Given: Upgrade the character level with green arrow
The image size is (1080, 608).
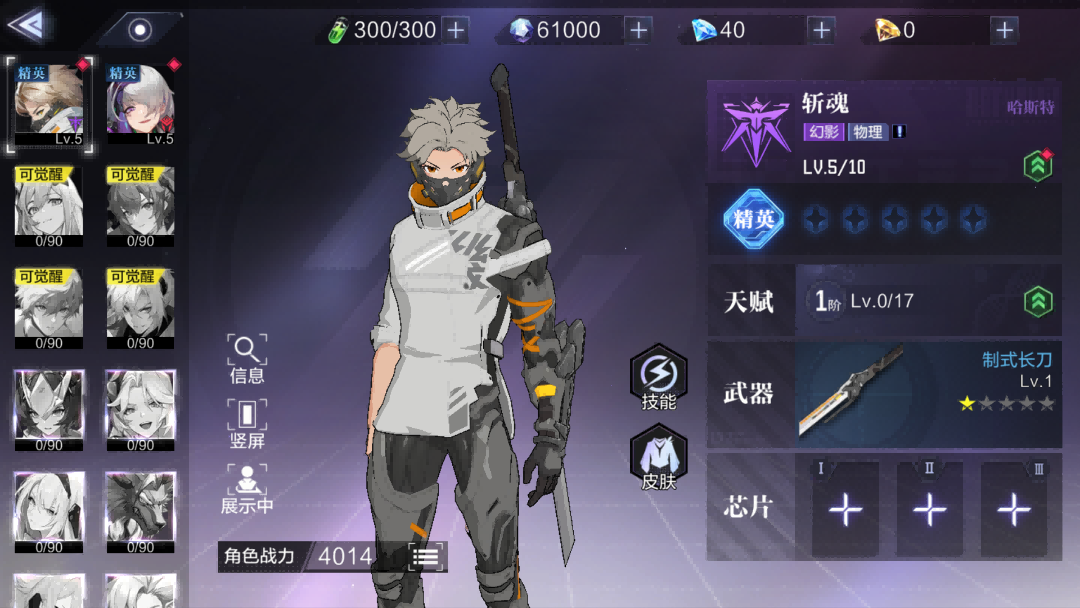Looking at the screenshot, I should pyautogui.click(x=1038, y=166).
